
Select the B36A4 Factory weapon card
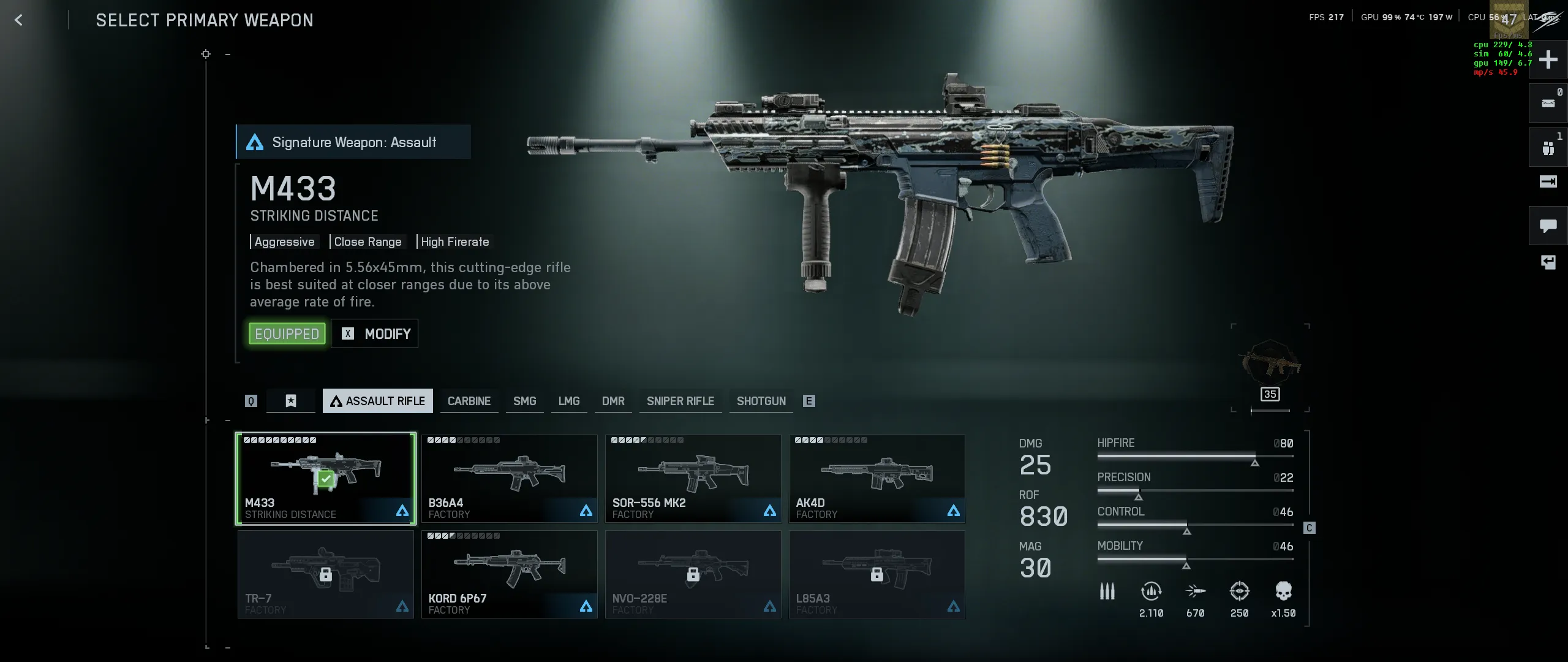pos(510,478)
